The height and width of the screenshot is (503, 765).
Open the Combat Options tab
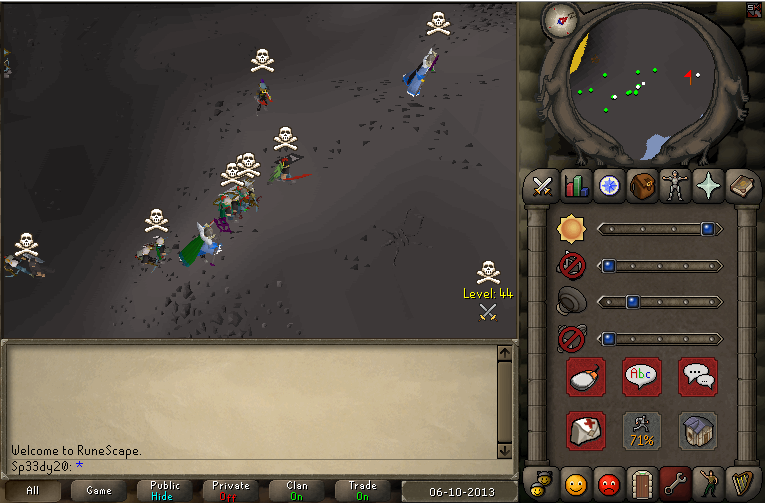(x=542, y=186)
